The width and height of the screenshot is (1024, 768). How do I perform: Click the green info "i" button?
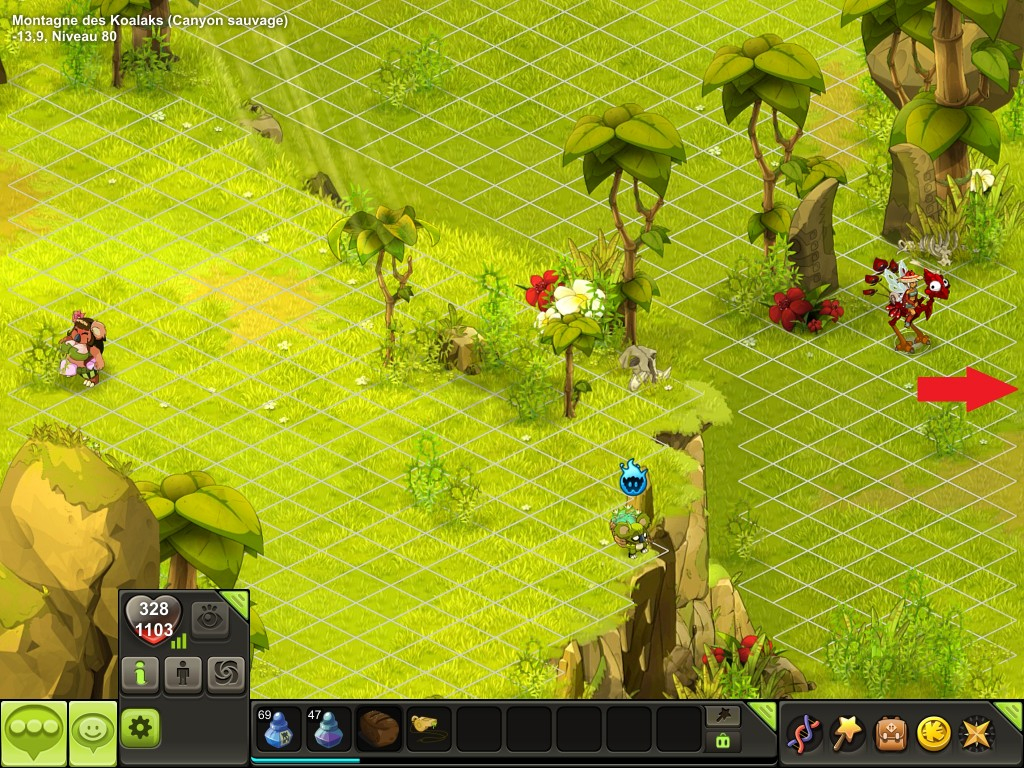[x=140, y=675]
